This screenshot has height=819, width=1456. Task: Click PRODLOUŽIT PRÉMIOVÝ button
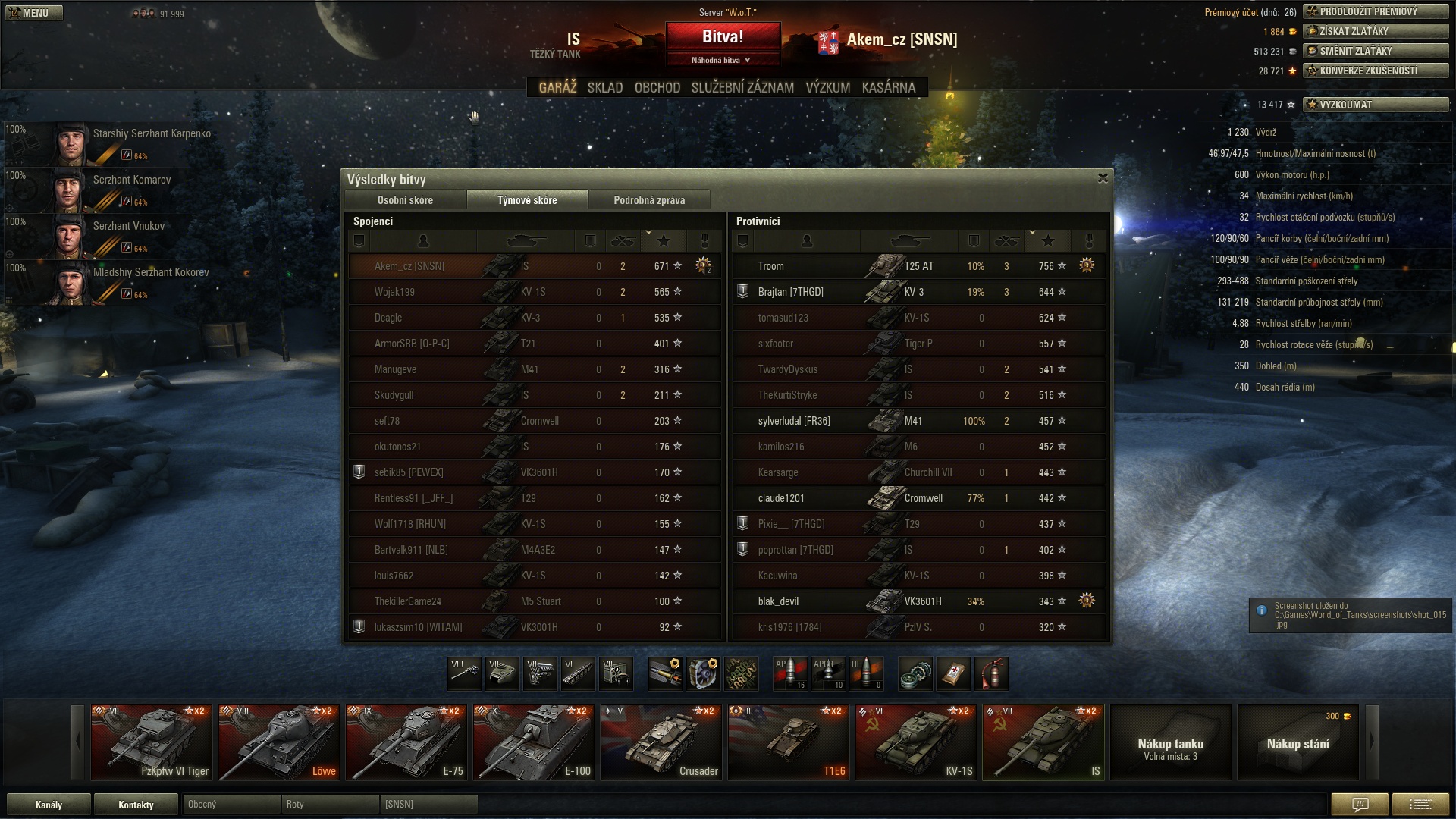(x=1375, y=11)
